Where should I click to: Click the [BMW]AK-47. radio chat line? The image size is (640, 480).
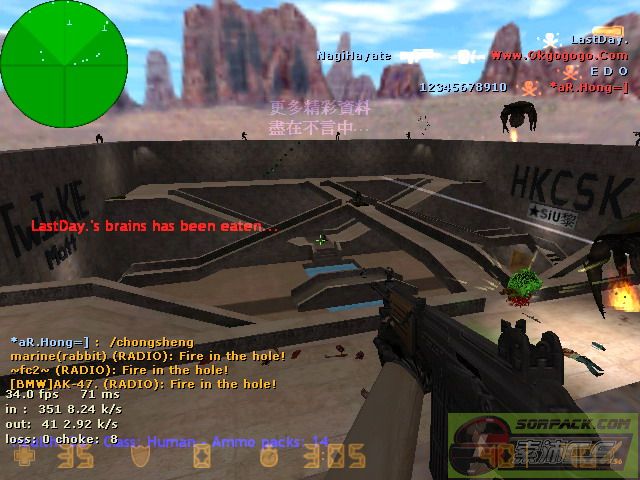coord(143,383)
